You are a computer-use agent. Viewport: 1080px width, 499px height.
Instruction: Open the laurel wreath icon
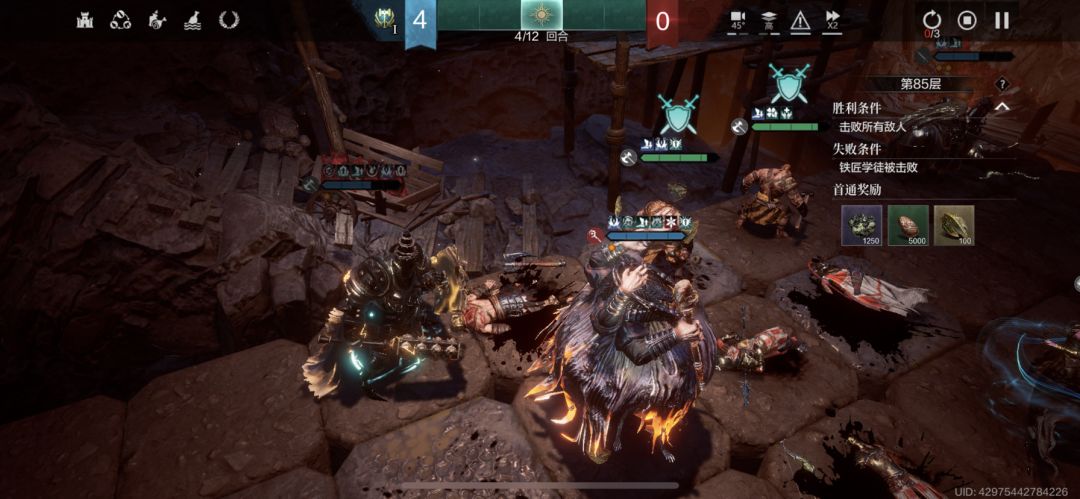(229, 19)
